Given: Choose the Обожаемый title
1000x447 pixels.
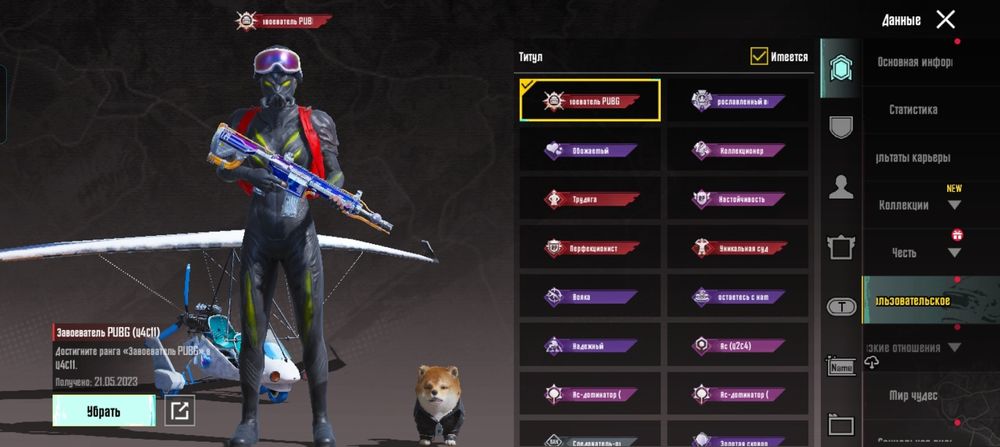Looking at the screenshot, I should pyautogui.click(x=590, y=149).
